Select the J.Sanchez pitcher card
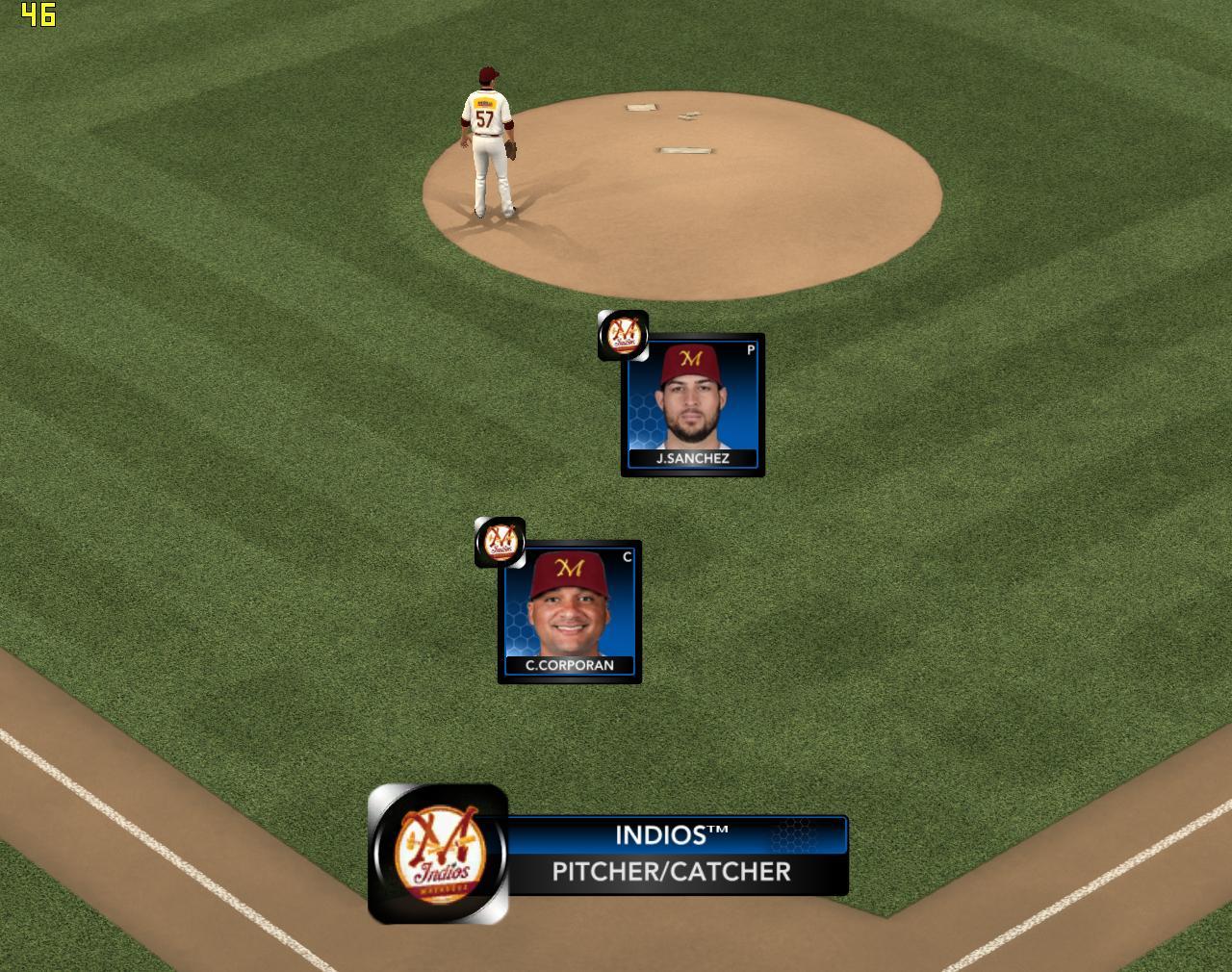The height and width of the screenshot is (972, 1232). click(693, 405)
